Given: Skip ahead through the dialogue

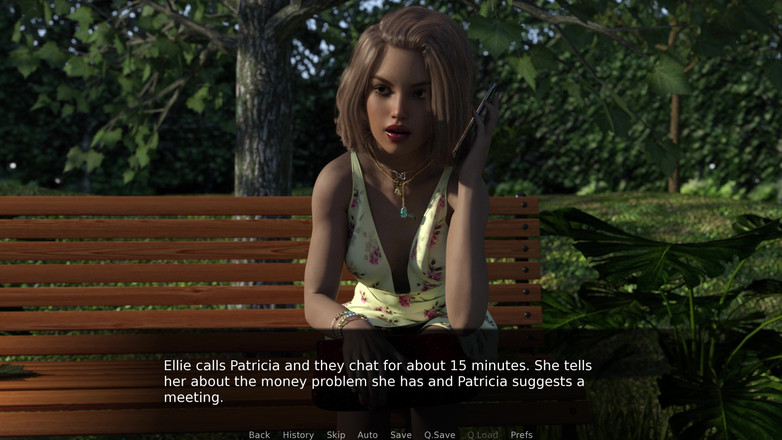Looking at the screenshot, I should [336, 435].
